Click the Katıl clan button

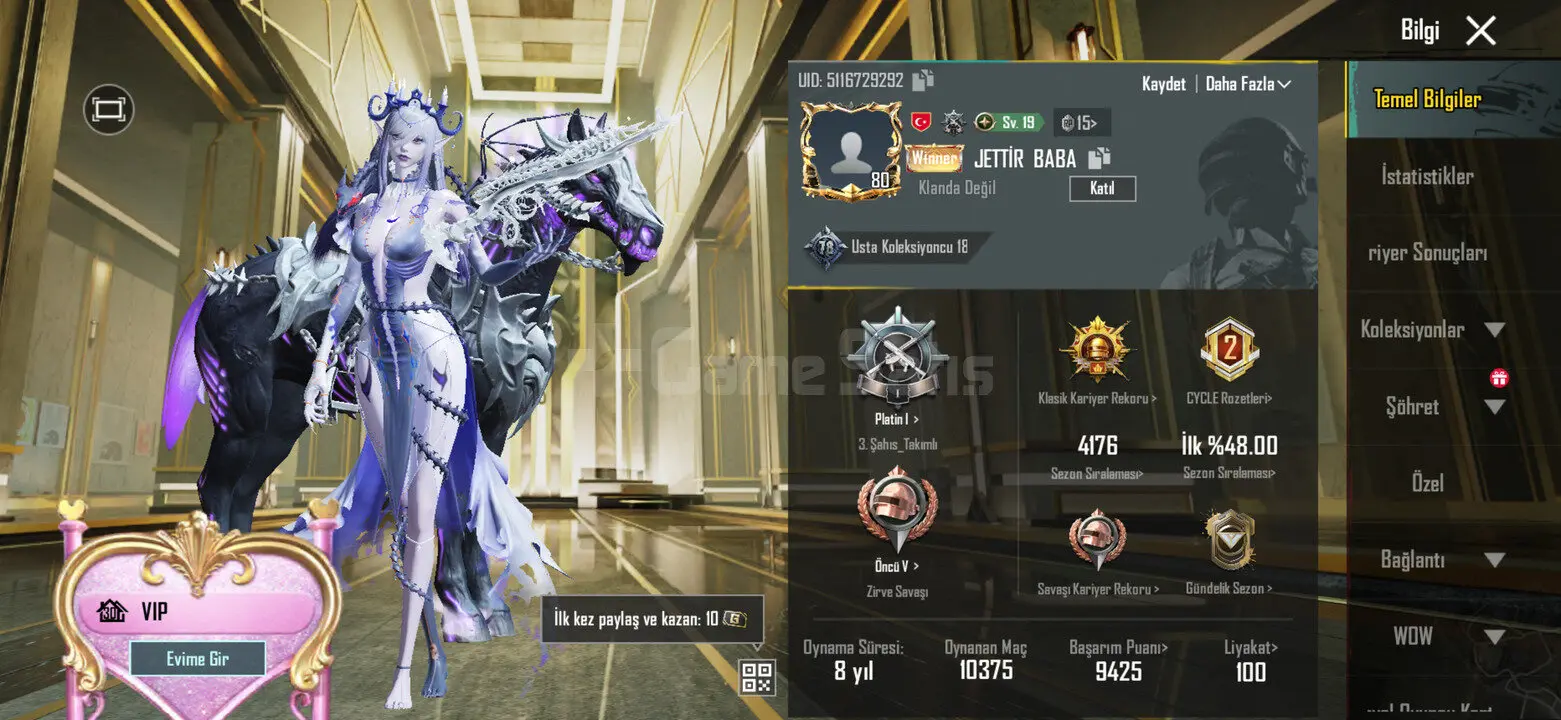click(1102, 188)
